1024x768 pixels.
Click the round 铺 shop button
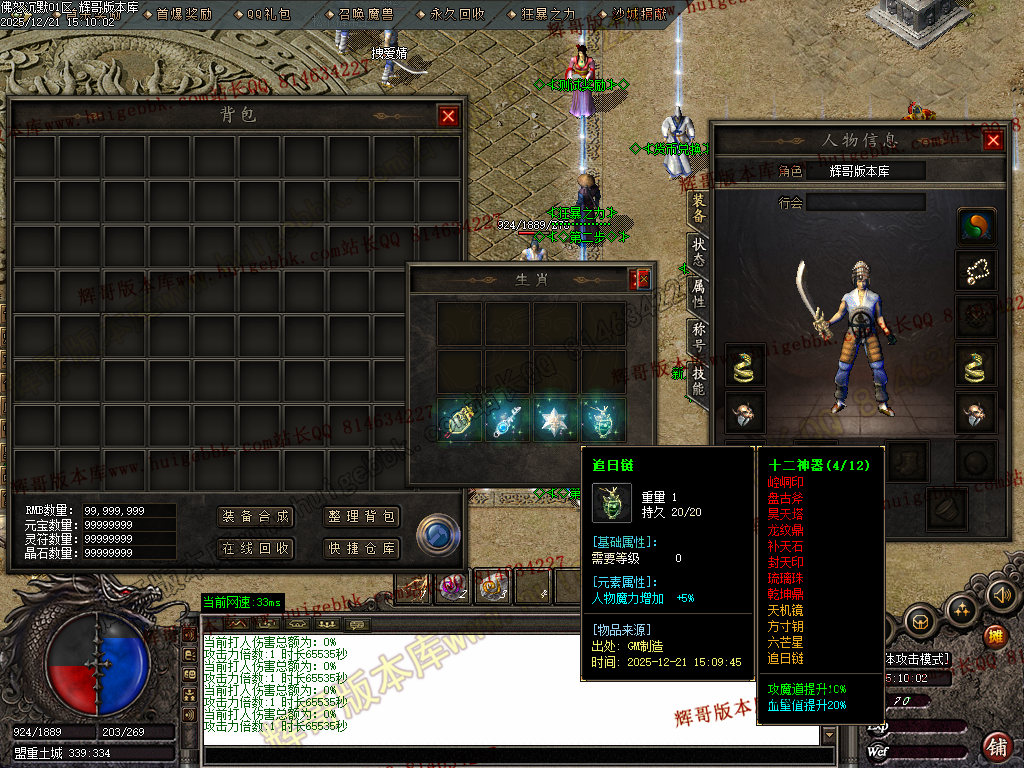point(996,746)
